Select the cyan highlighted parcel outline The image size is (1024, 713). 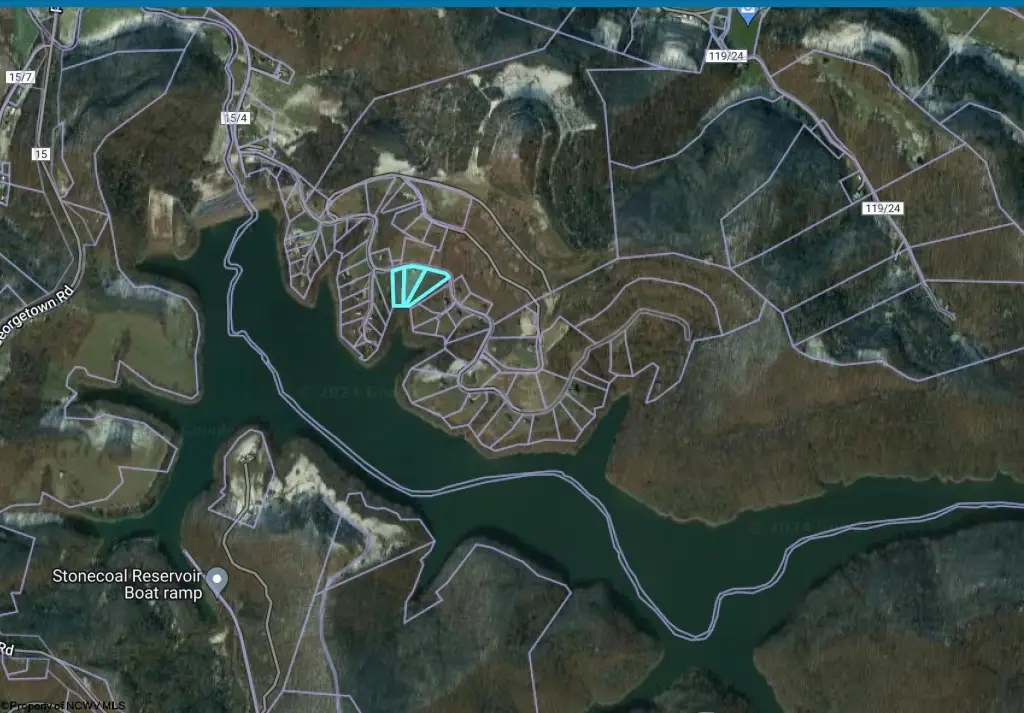[x=416, y=285]
